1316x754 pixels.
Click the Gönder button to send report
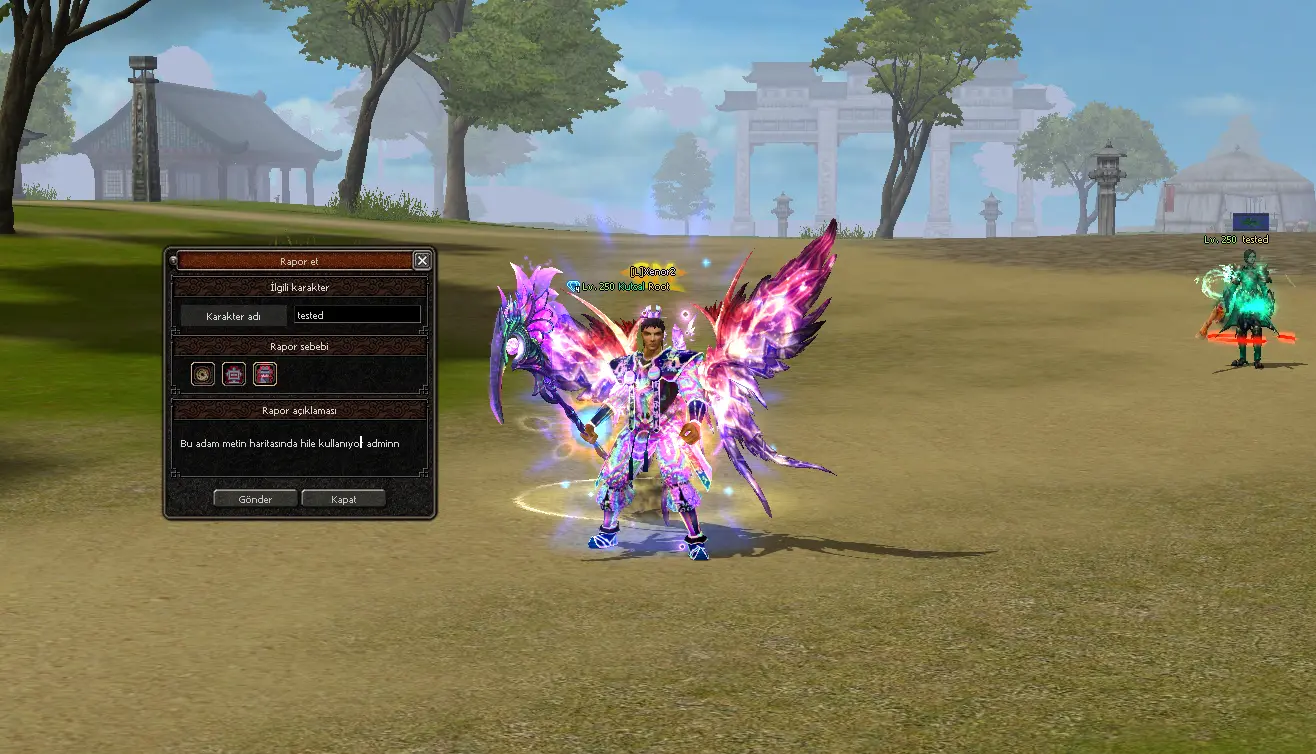255,499
